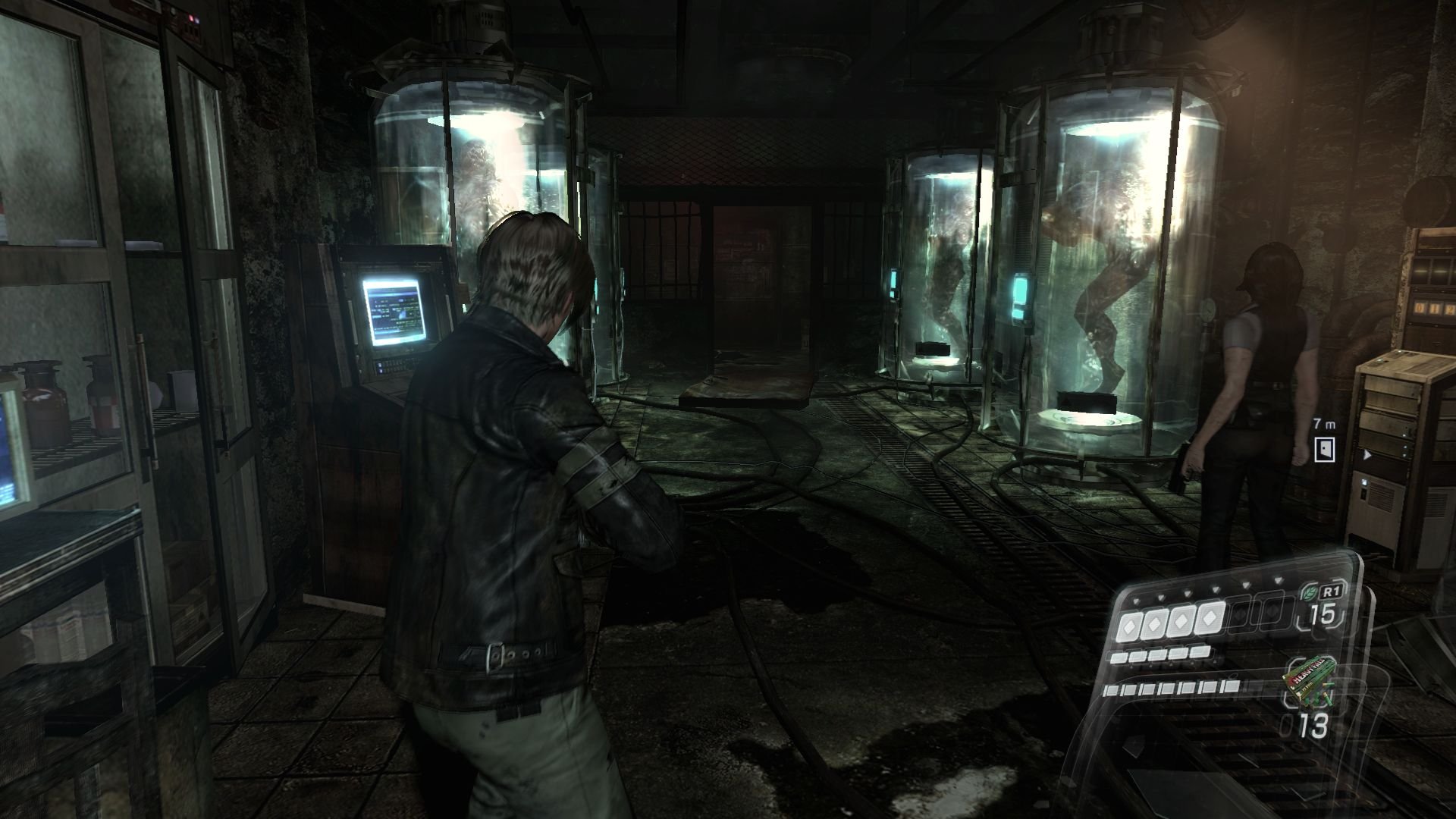Viewport: 1456px width, 819px height.
Task: Click the leftmost stamina pip below the health bar
Action: click(1117, 656)
